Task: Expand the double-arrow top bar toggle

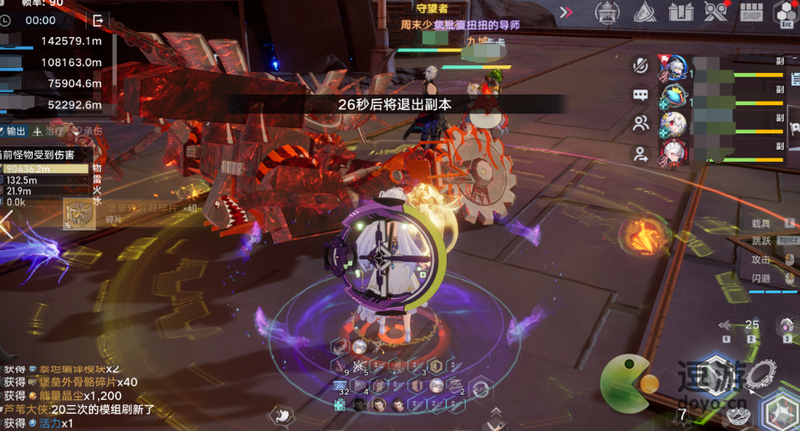Action: click(566, 13)
